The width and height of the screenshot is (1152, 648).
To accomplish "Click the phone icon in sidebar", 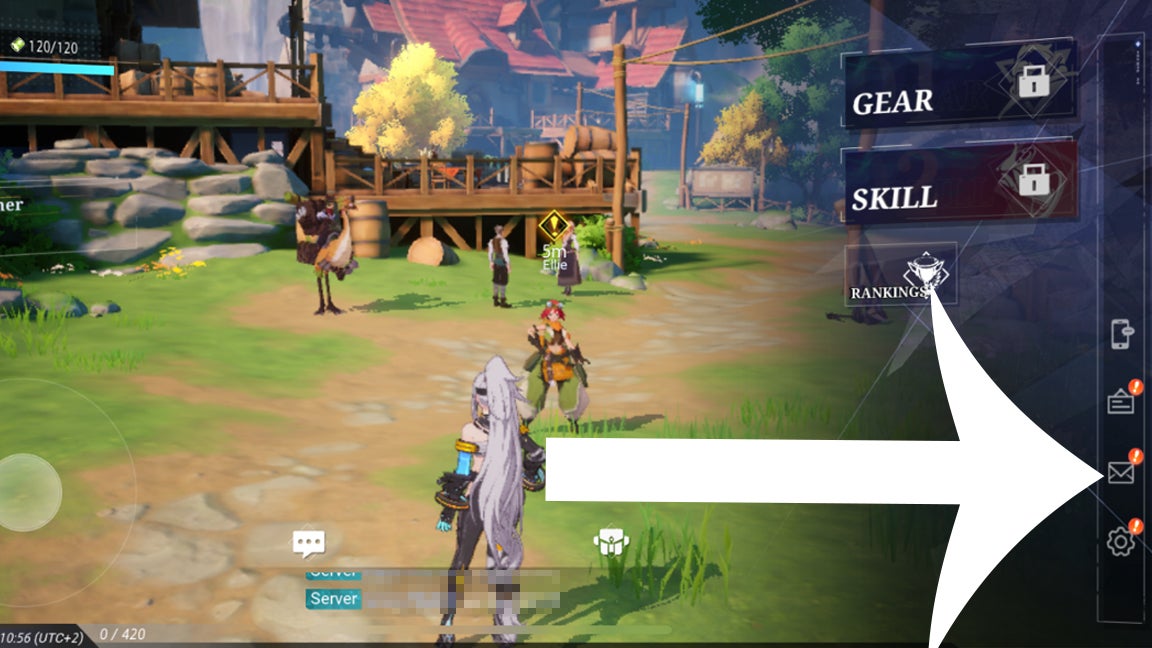I will pos(1121,334).
